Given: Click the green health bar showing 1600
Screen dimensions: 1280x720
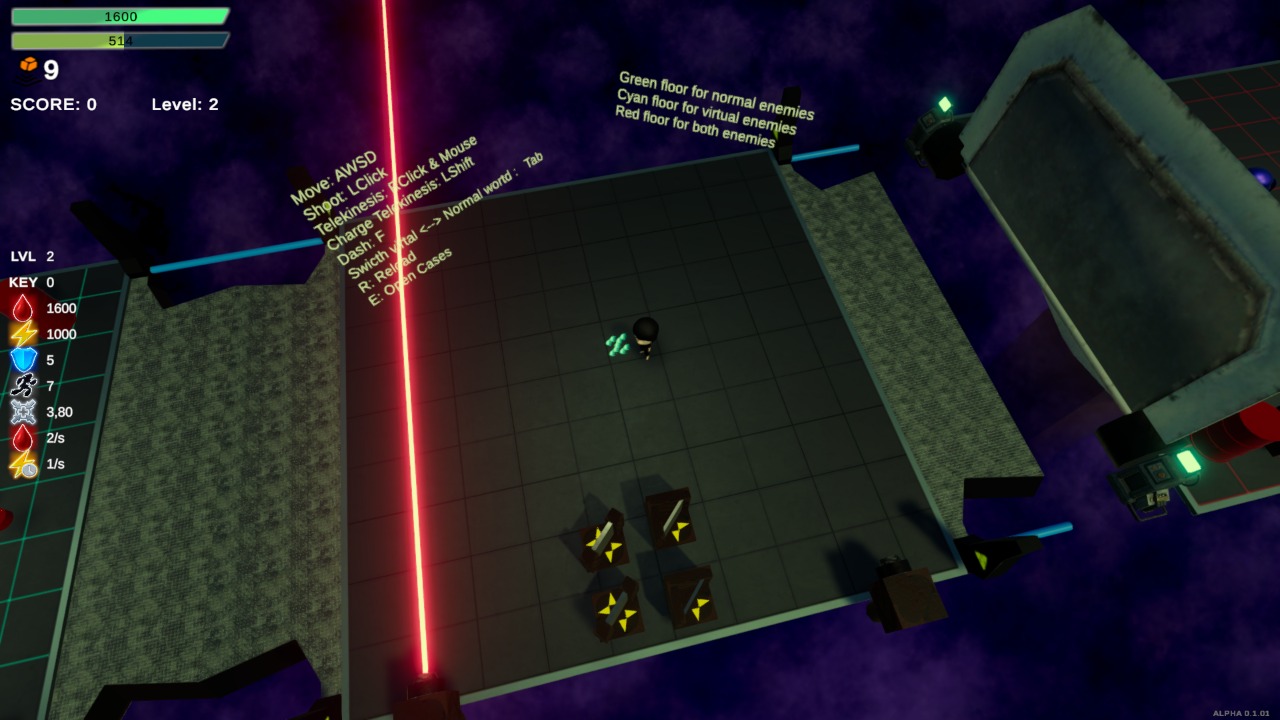Looking at the screenshot, I should [120, 15].
